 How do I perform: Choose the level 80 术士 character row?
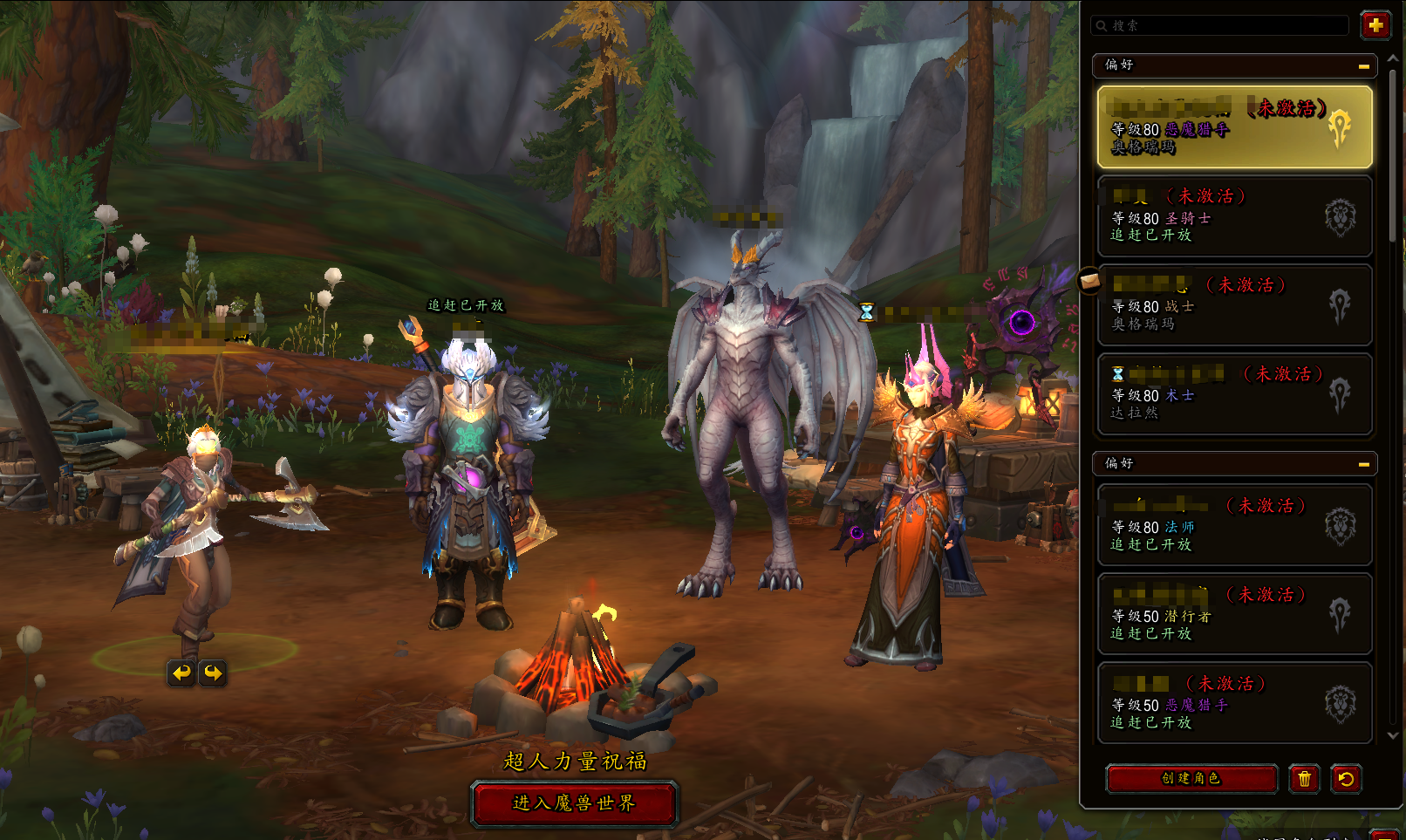(x=1234, y=393)
